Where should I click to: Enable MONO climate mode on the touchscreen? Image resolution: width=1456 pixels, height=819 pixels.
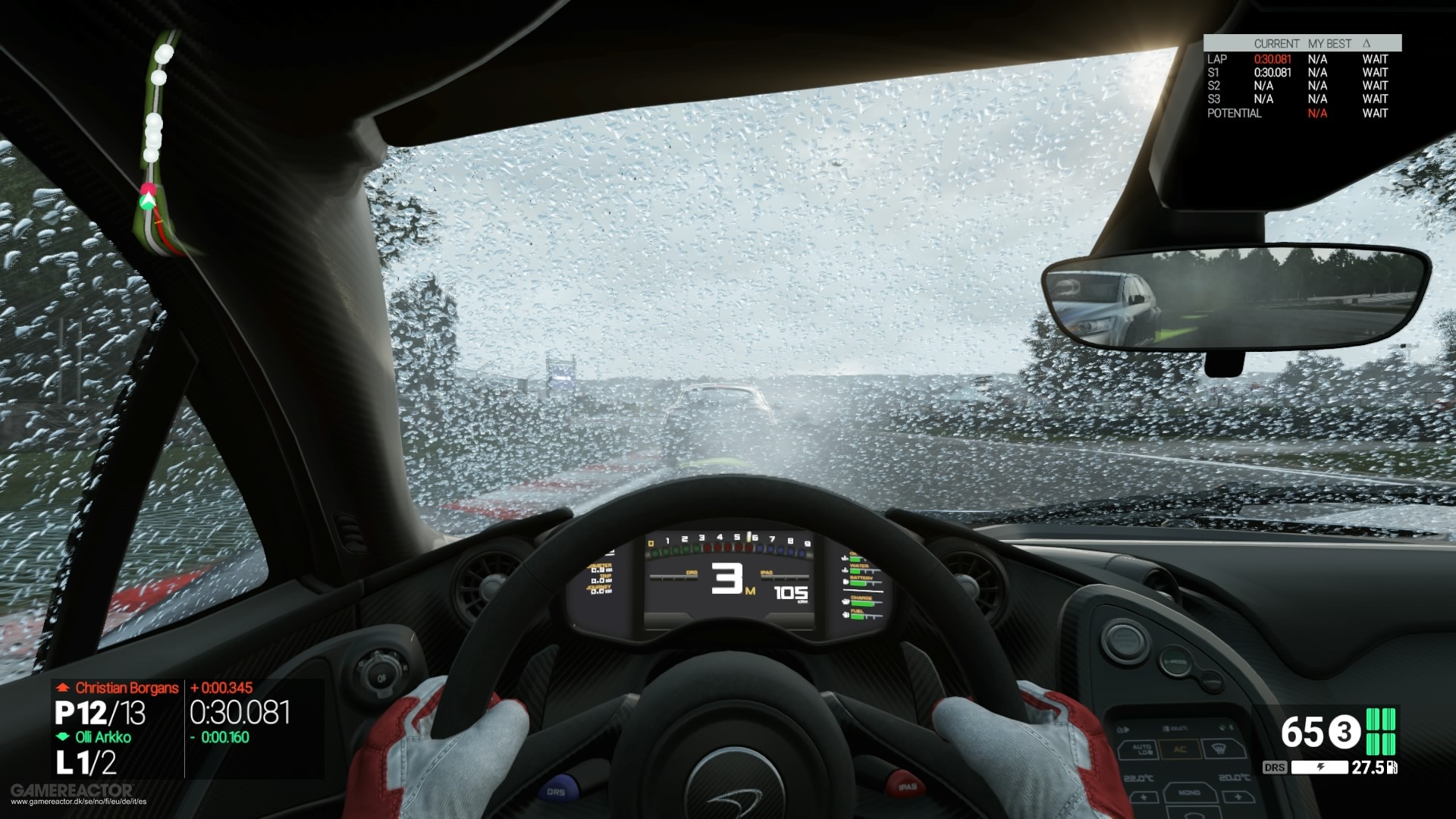[x=1188, y=793]
